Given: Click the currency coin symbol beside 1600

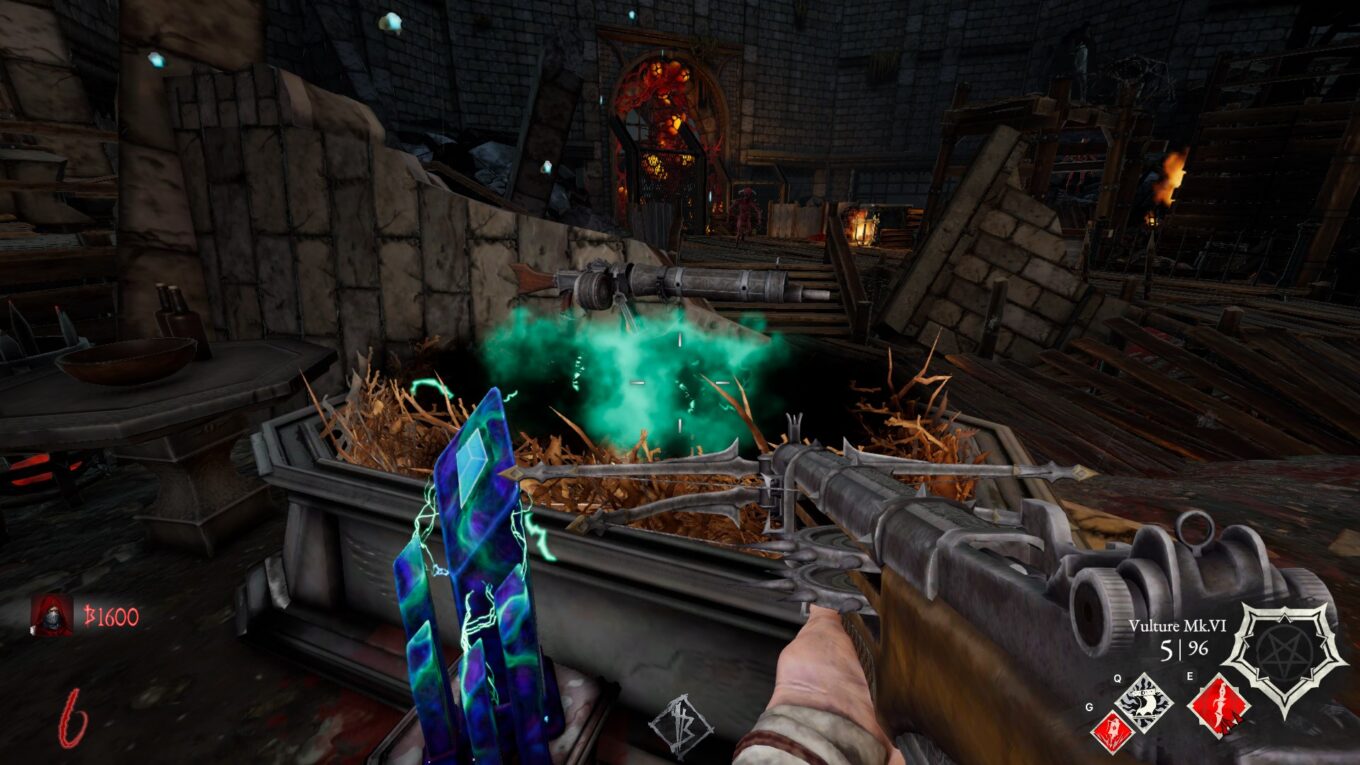Looking at the screenshot, I should pos(90,614).
